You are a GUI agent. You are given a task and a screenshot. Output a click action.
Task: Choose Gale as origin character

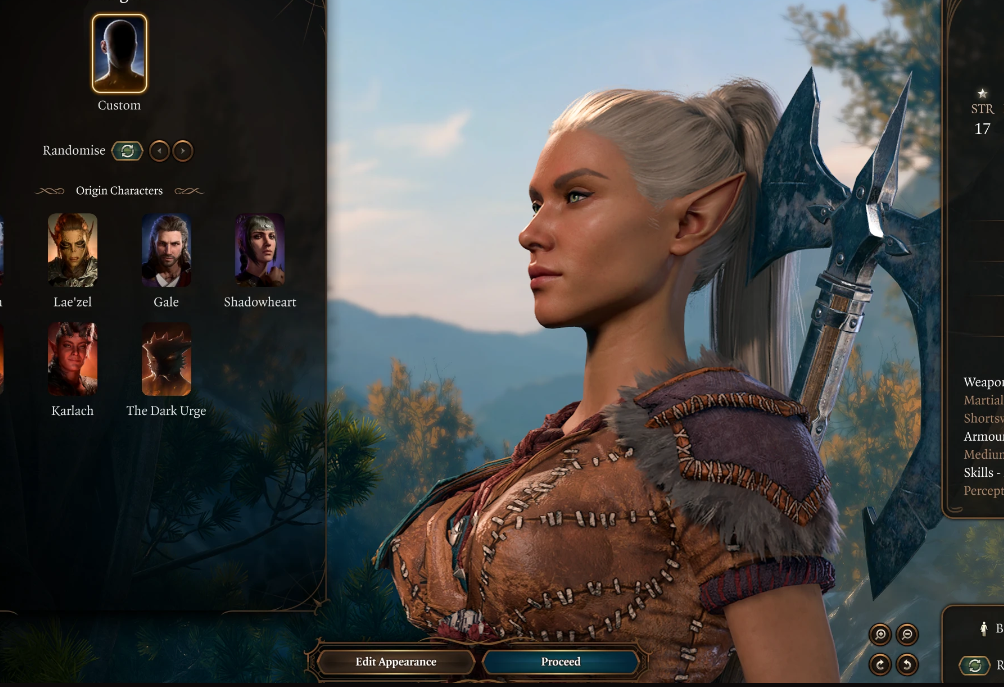166,250
